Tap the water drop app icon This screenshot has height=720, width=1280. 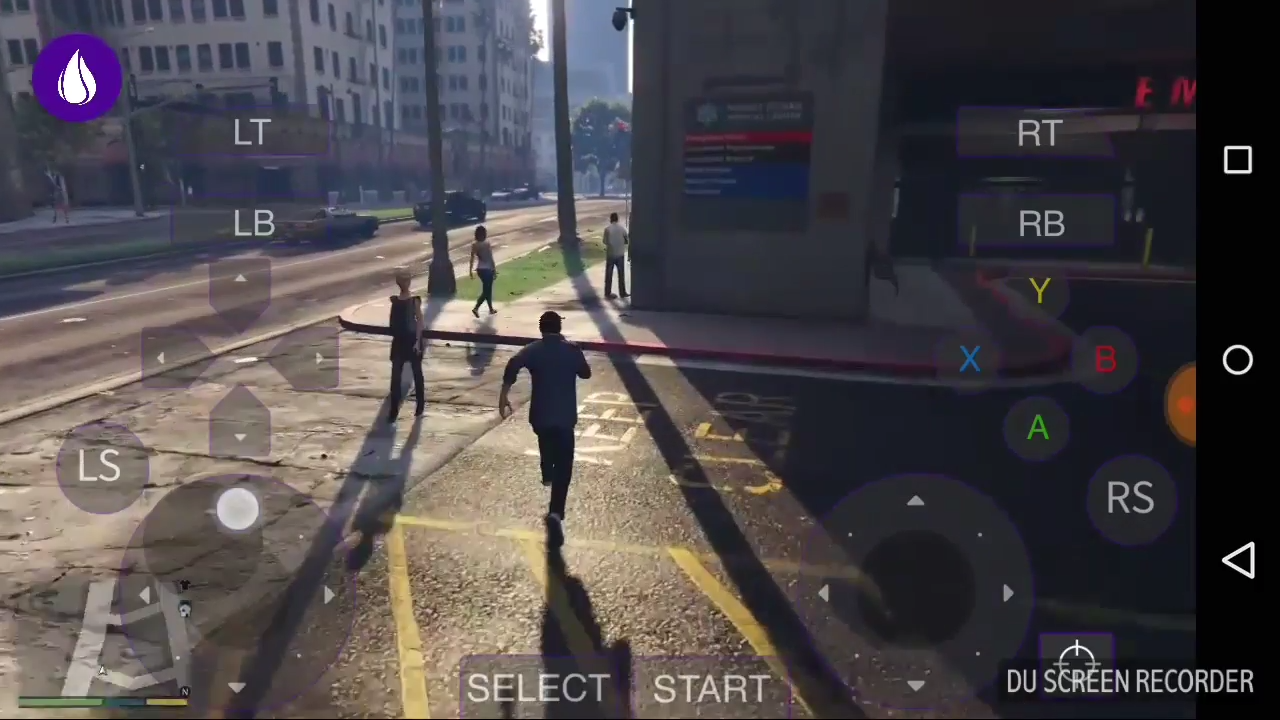click(77, 77)
